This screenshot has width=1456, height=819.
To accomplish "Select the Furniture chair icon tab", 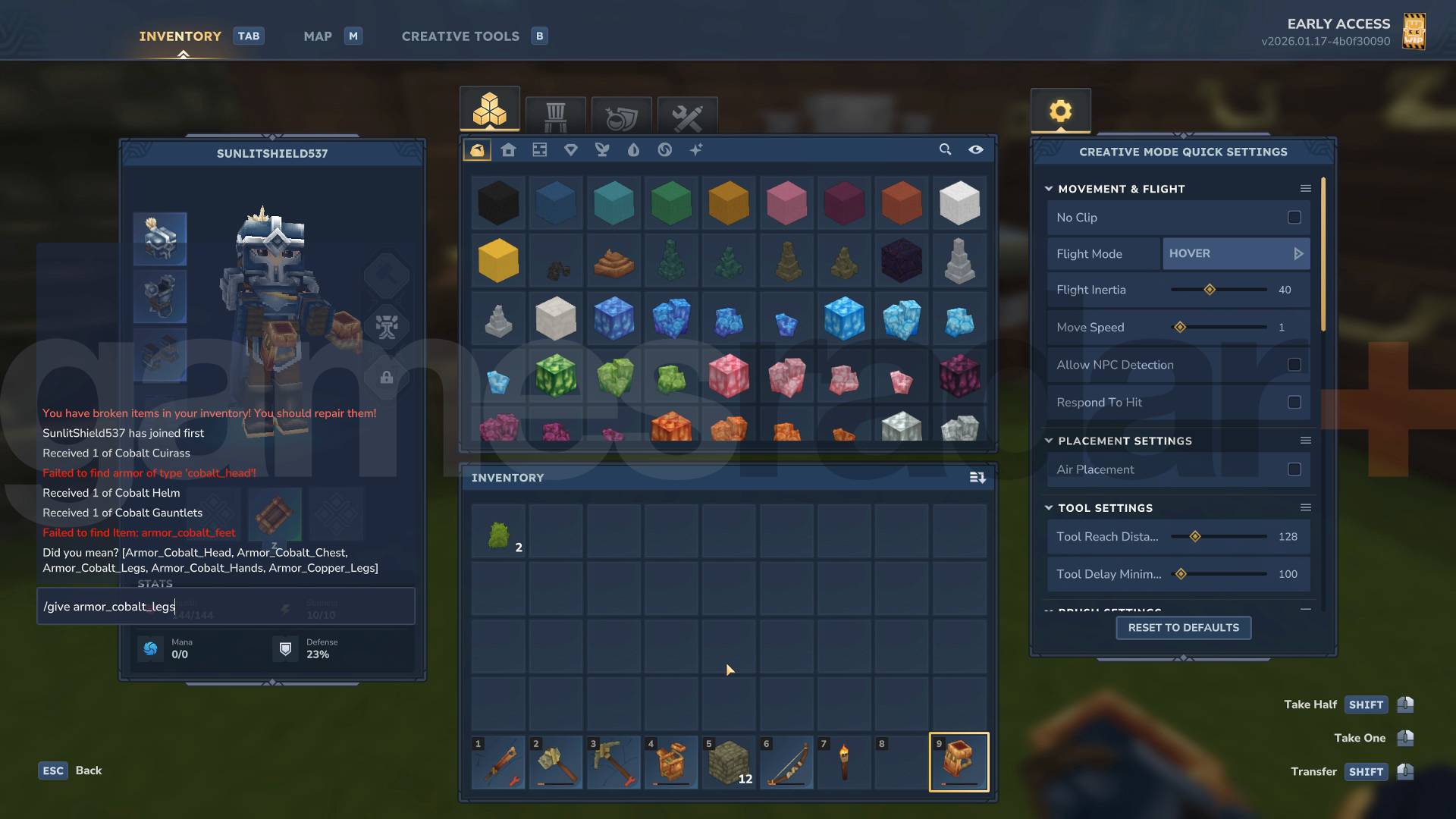I will point(556,115).
